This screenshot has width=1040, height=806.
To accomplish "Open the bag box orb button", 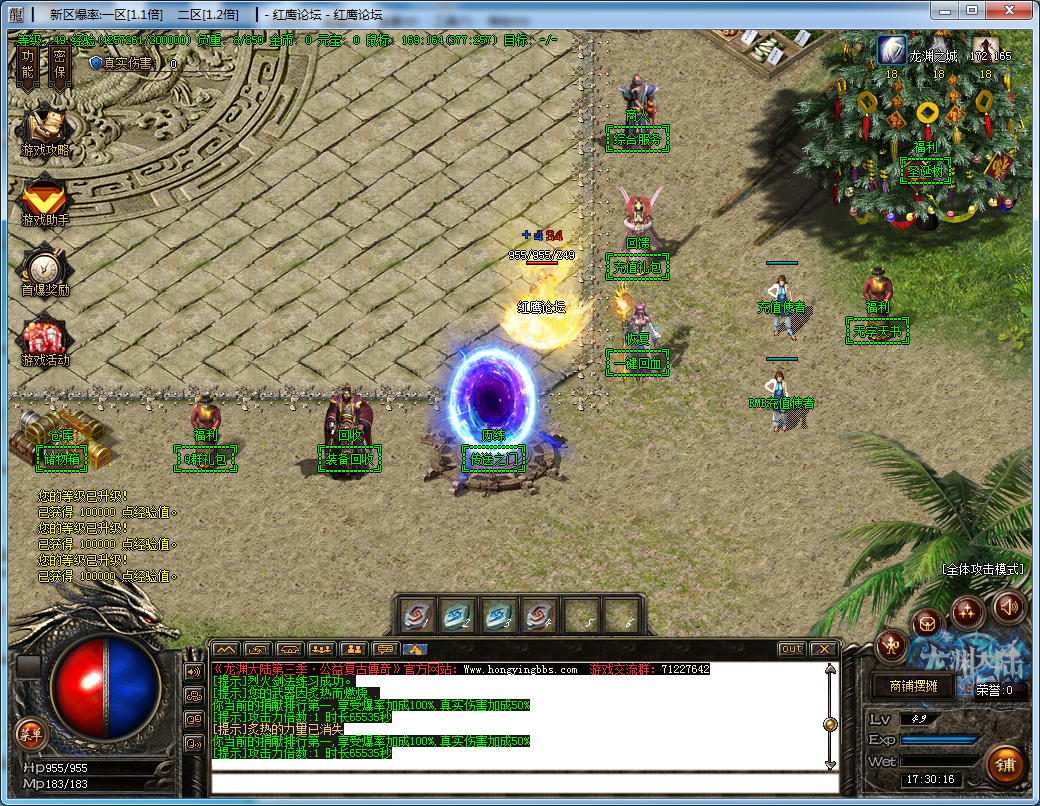I will click(929, 624).
